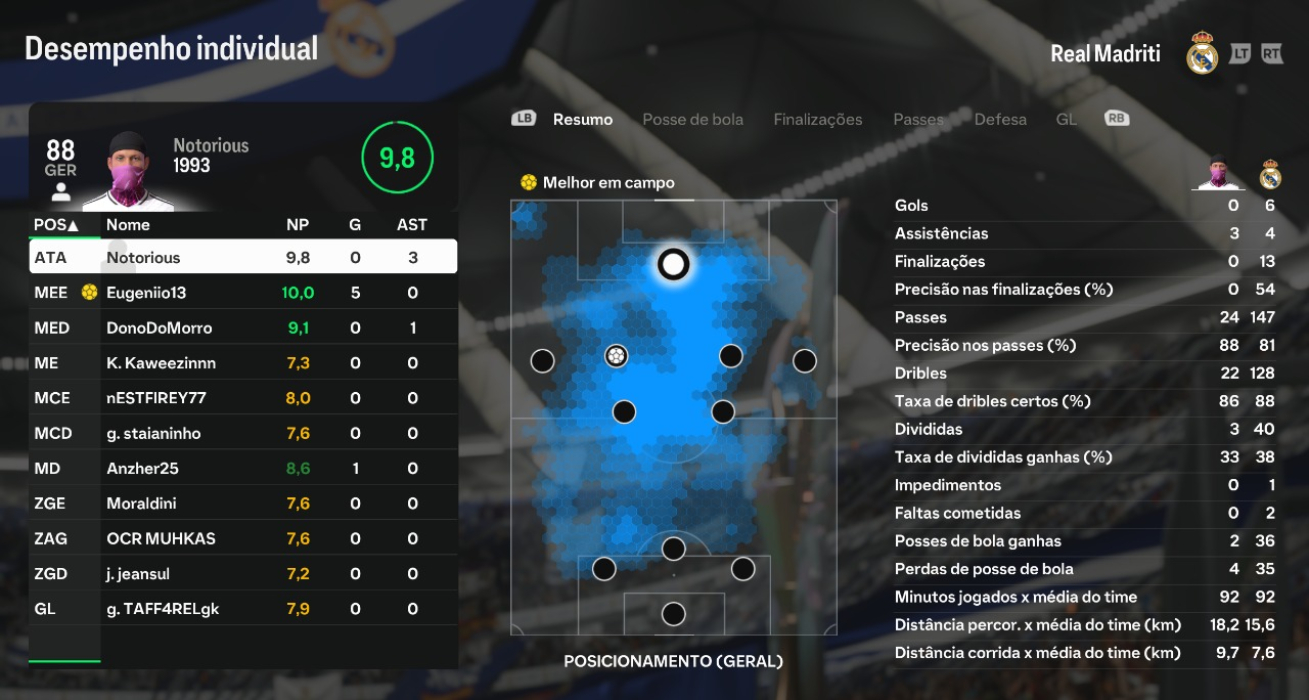Open the Posse de bola tab
This screenshot has width=1309, height=700.
click(692, 119)
